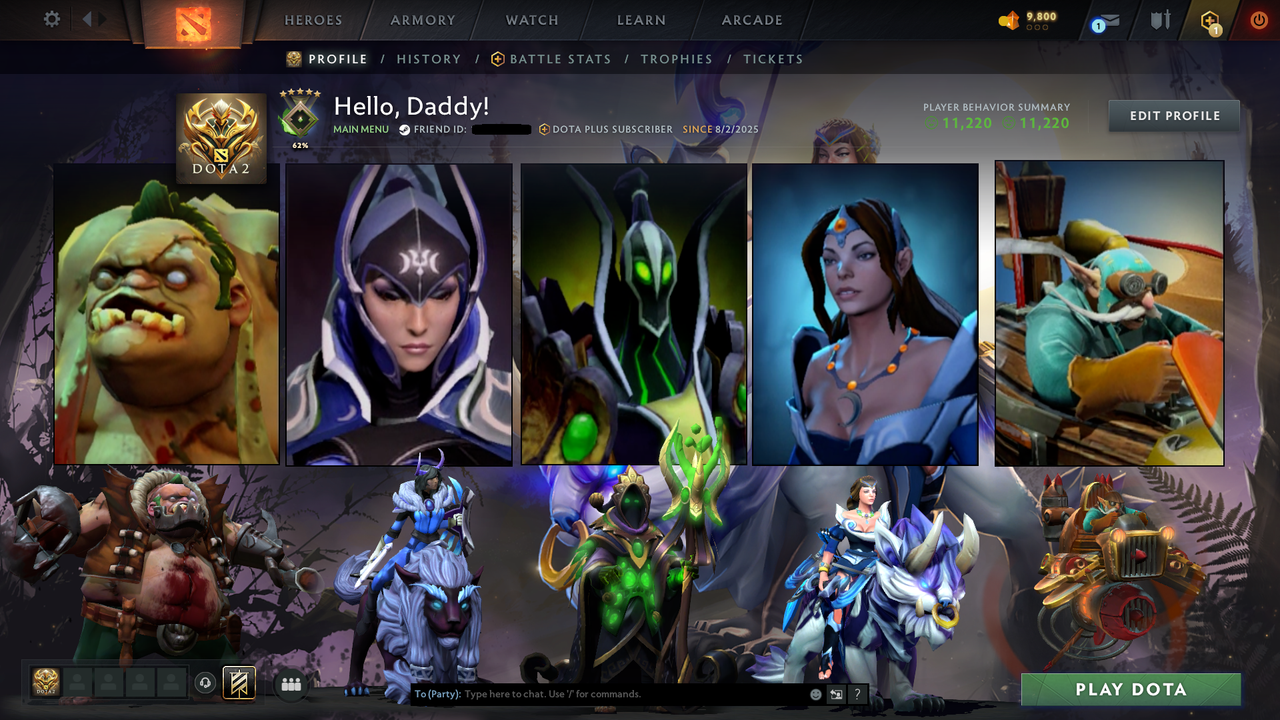Screen dimensions: 1280x720
Task: Toggle the Dota Plus Subscriber badge
Action: 608,128
